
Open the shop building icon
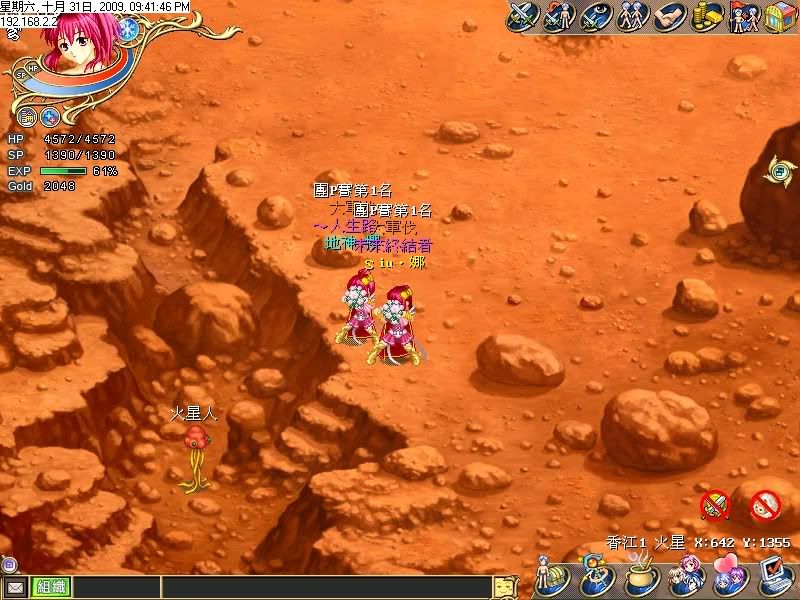coord(778,17)
